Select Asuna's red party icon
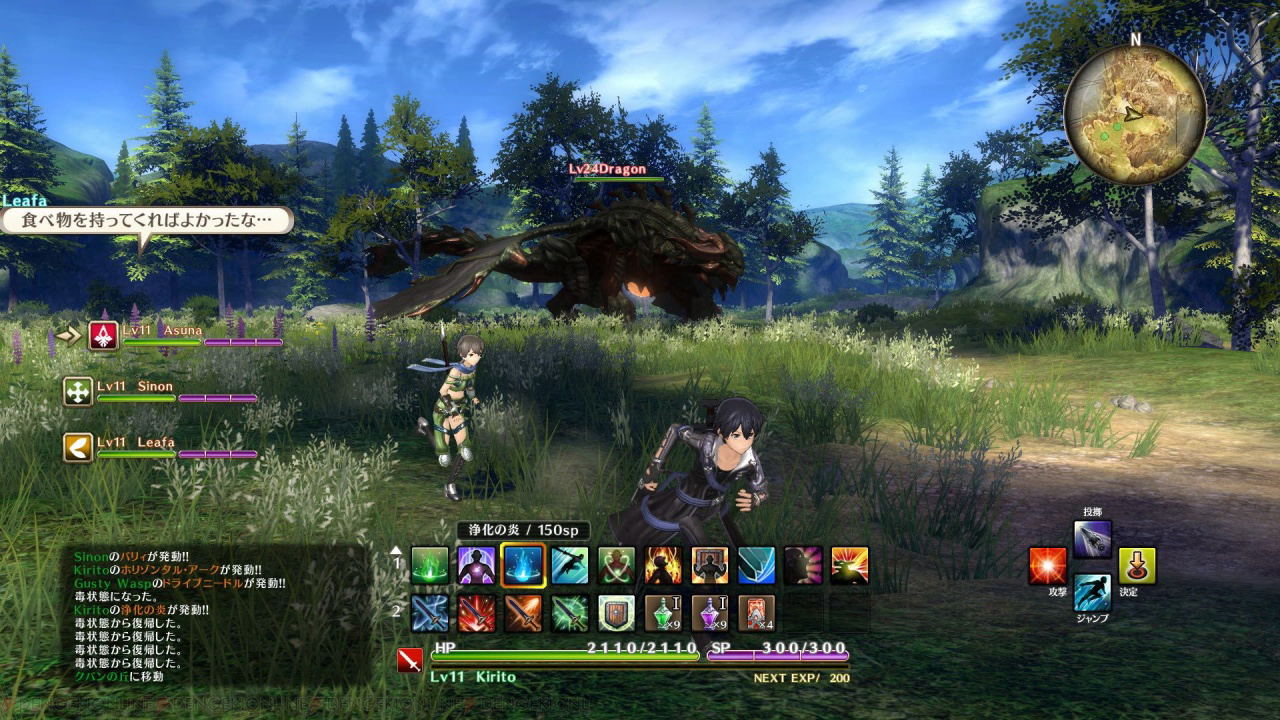Screen dimensions: 1280x720 point(103,336)
